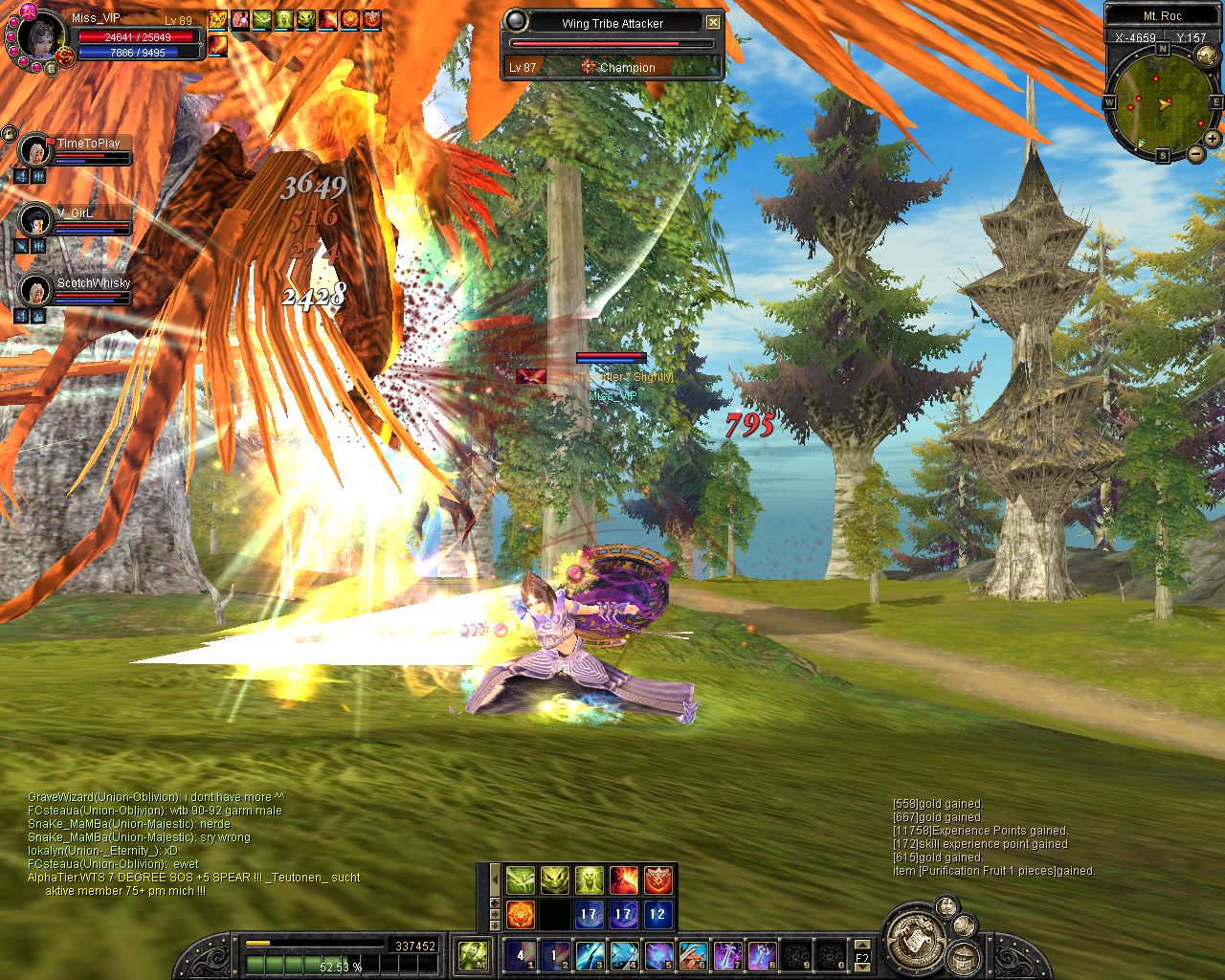
Task: Zoom out the minimap with minus button
Action: pyautogui.click(x=1196, y=153)
